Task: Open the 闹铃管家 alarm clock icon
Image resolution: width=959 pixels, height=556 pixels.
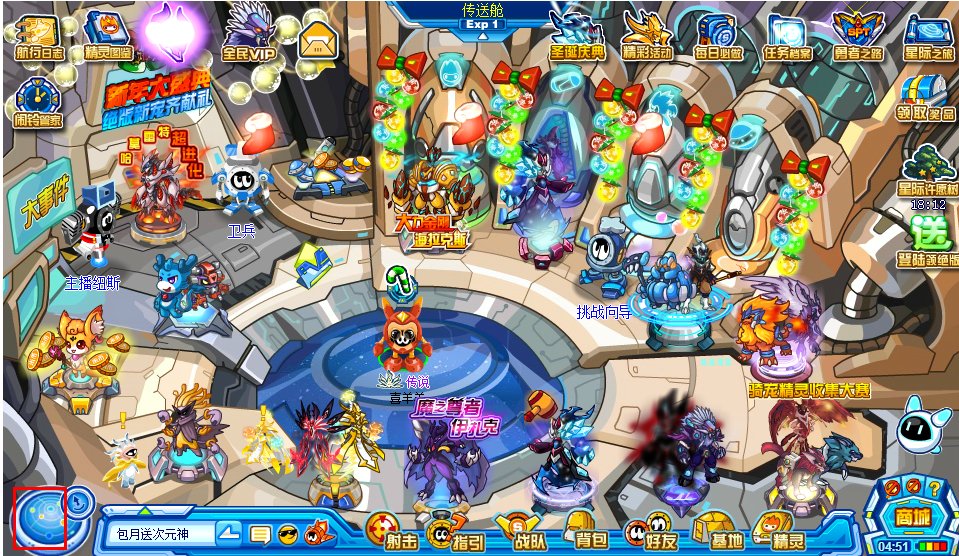Action: pyautogui.click(x=38, y=102)
